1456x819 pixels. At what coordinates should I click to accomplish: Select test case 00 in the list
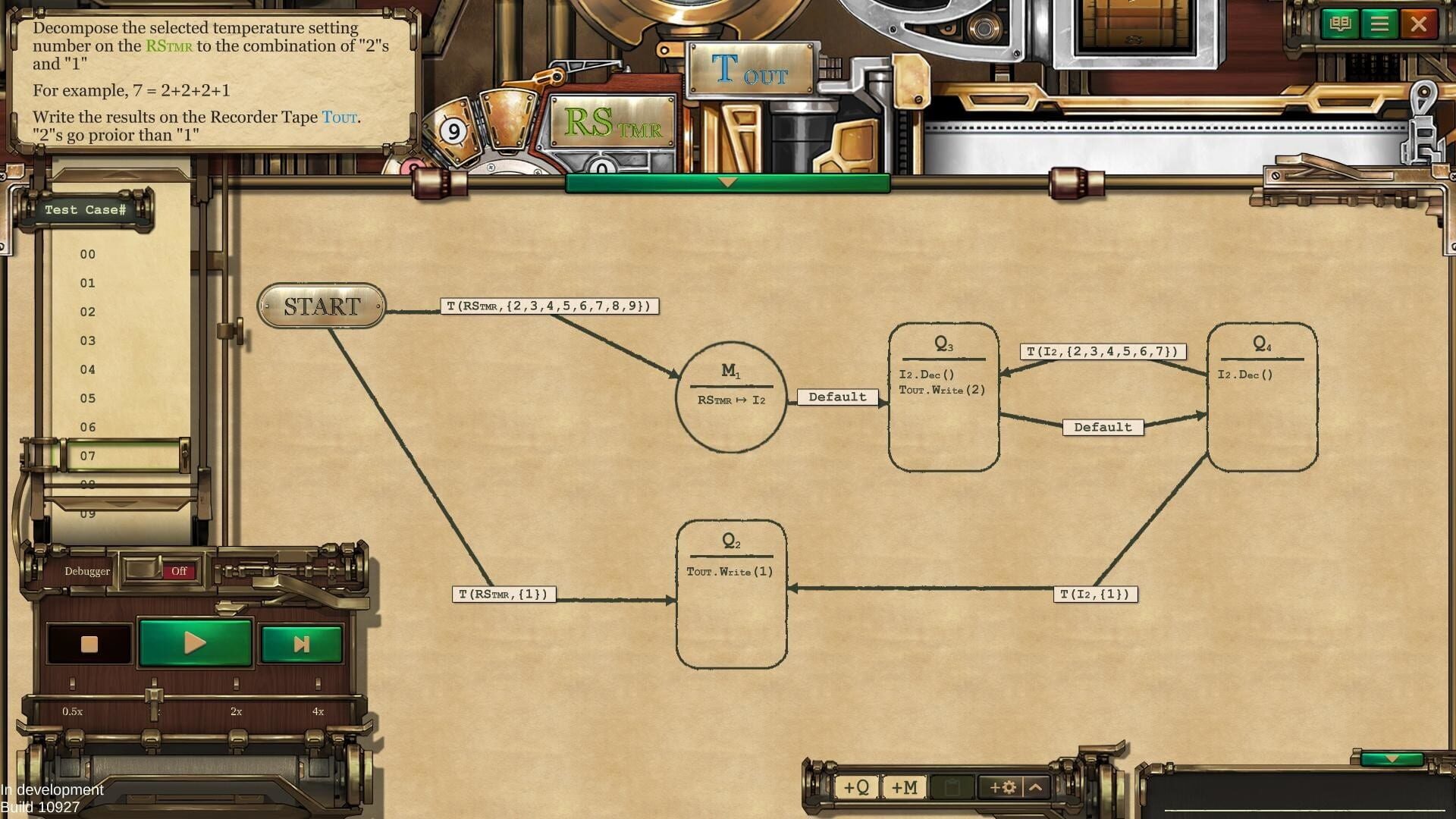coord(87,254)
